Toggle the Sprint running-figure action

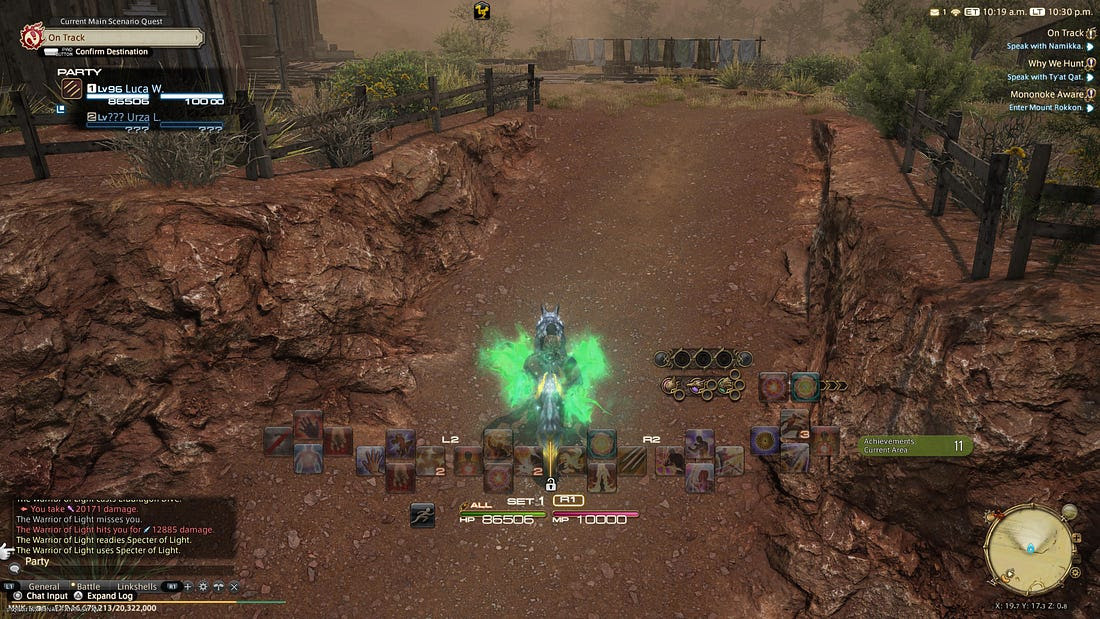(x=422, y=515)
